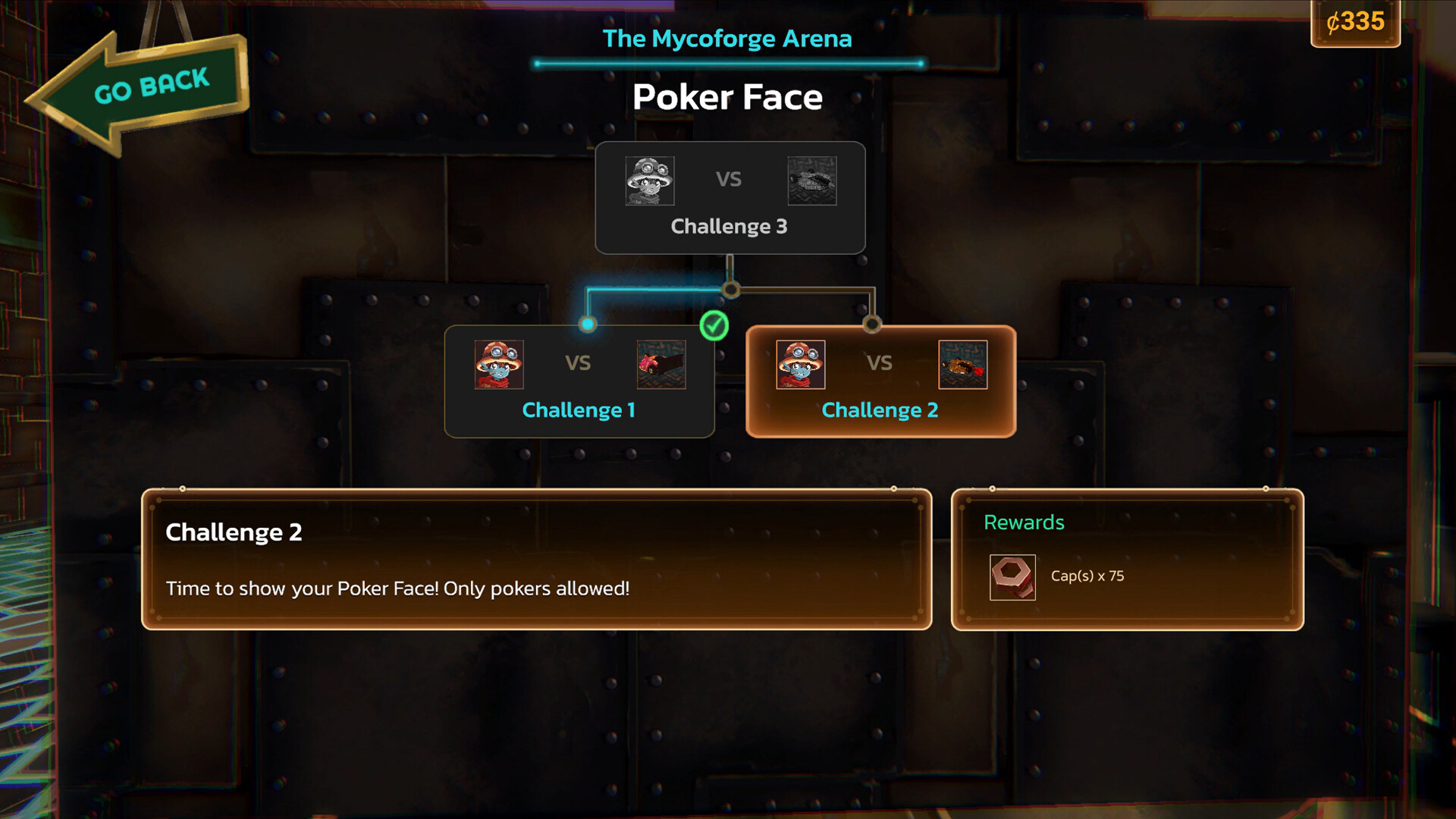Expand the Challenge 3 bracket card
The image size is (1456, 819).
tap(730, 197)
